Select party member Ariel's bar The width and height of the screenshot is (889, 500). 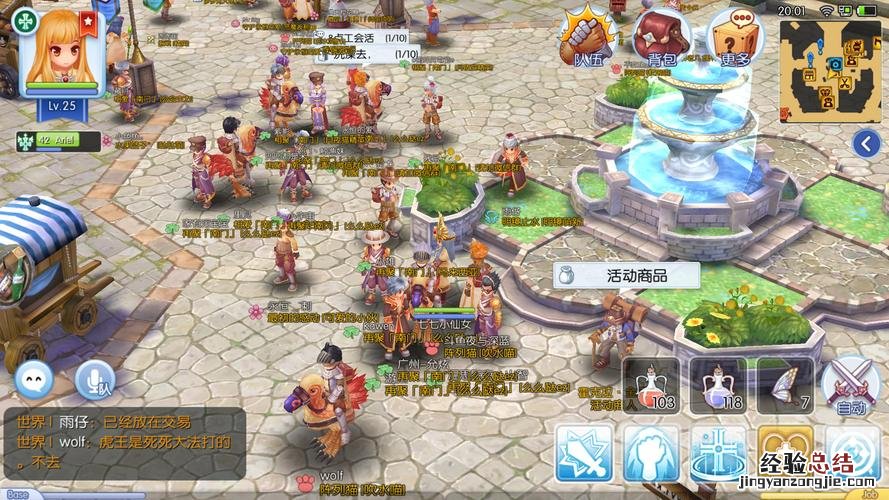click(58, 141)
